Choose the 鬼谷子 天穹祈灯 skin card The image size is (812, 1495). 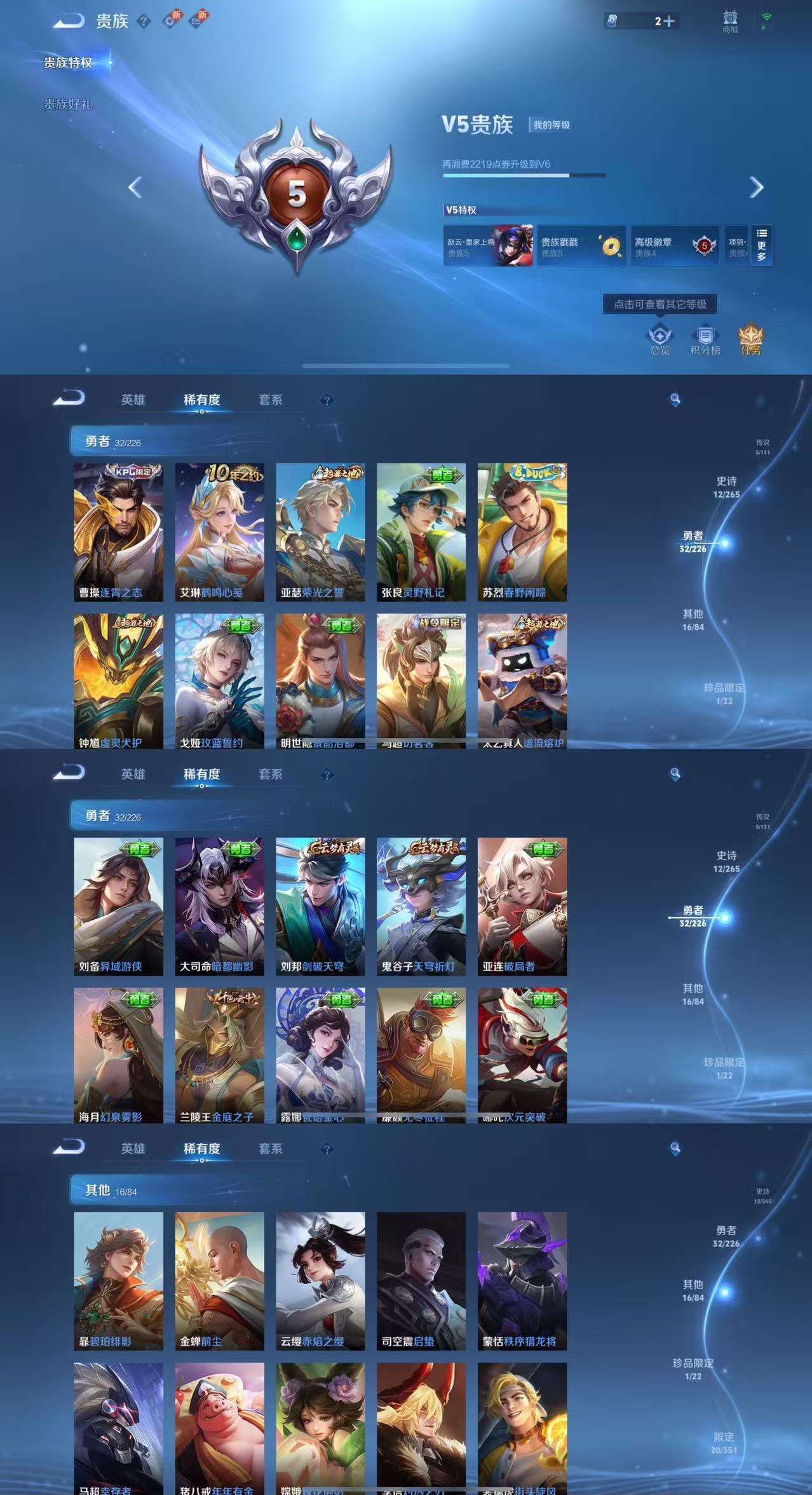pos(421,906)
